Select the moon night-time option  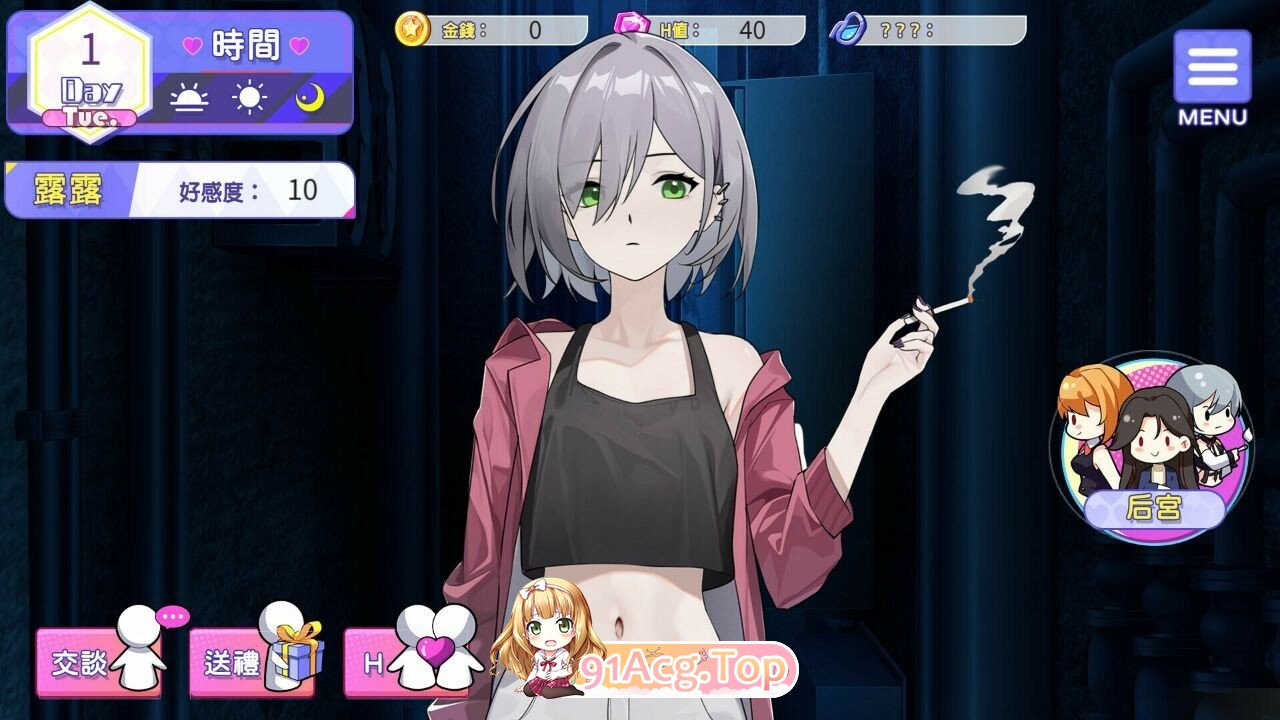tap(311, 99)
